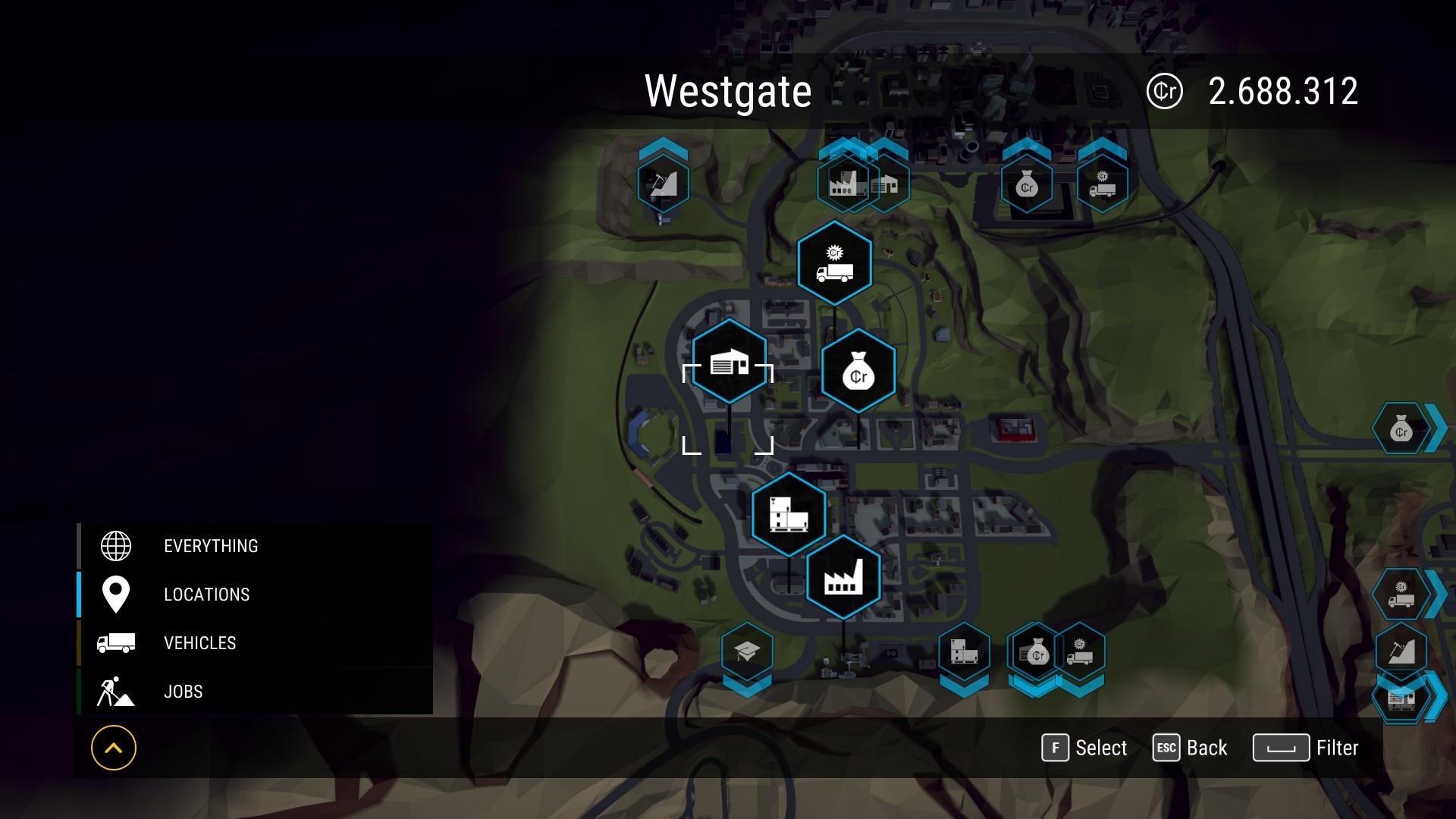The width and height of the screenshot is (1456, 819).
Task: Show only Jobs on the map
Action: [x=183, y=692]
